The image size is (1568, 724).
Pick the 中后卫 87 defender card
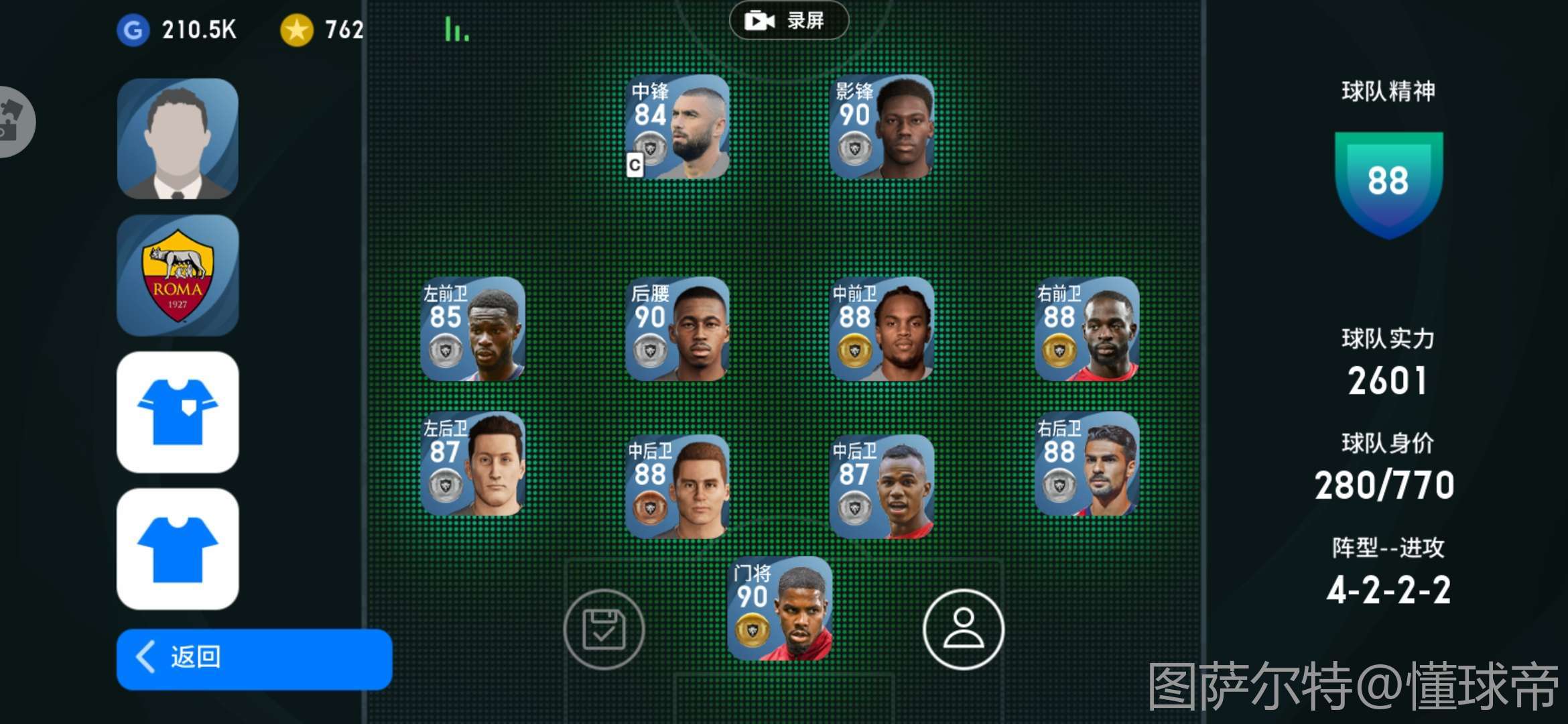881,487
